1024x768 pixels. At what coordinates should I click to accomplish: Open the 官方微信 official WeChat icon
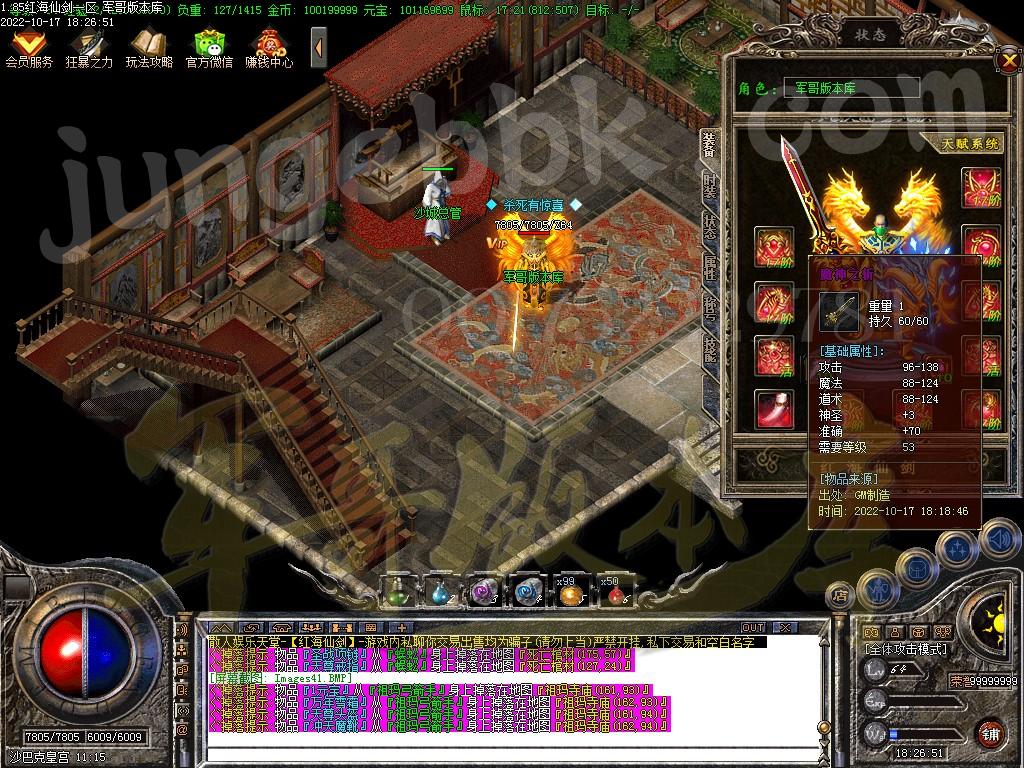point(209,47)
